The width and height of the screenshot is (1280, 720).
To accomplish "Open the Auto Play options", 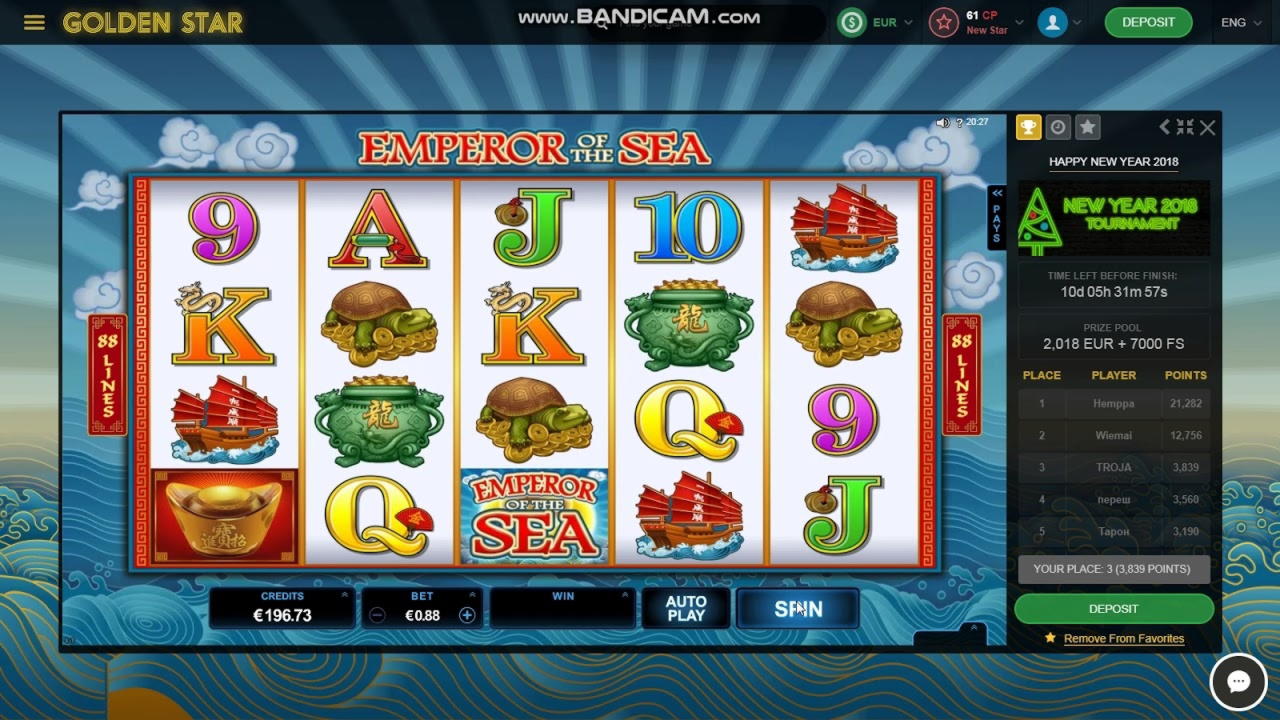I will pyautogui.click(x=686, y=609).
